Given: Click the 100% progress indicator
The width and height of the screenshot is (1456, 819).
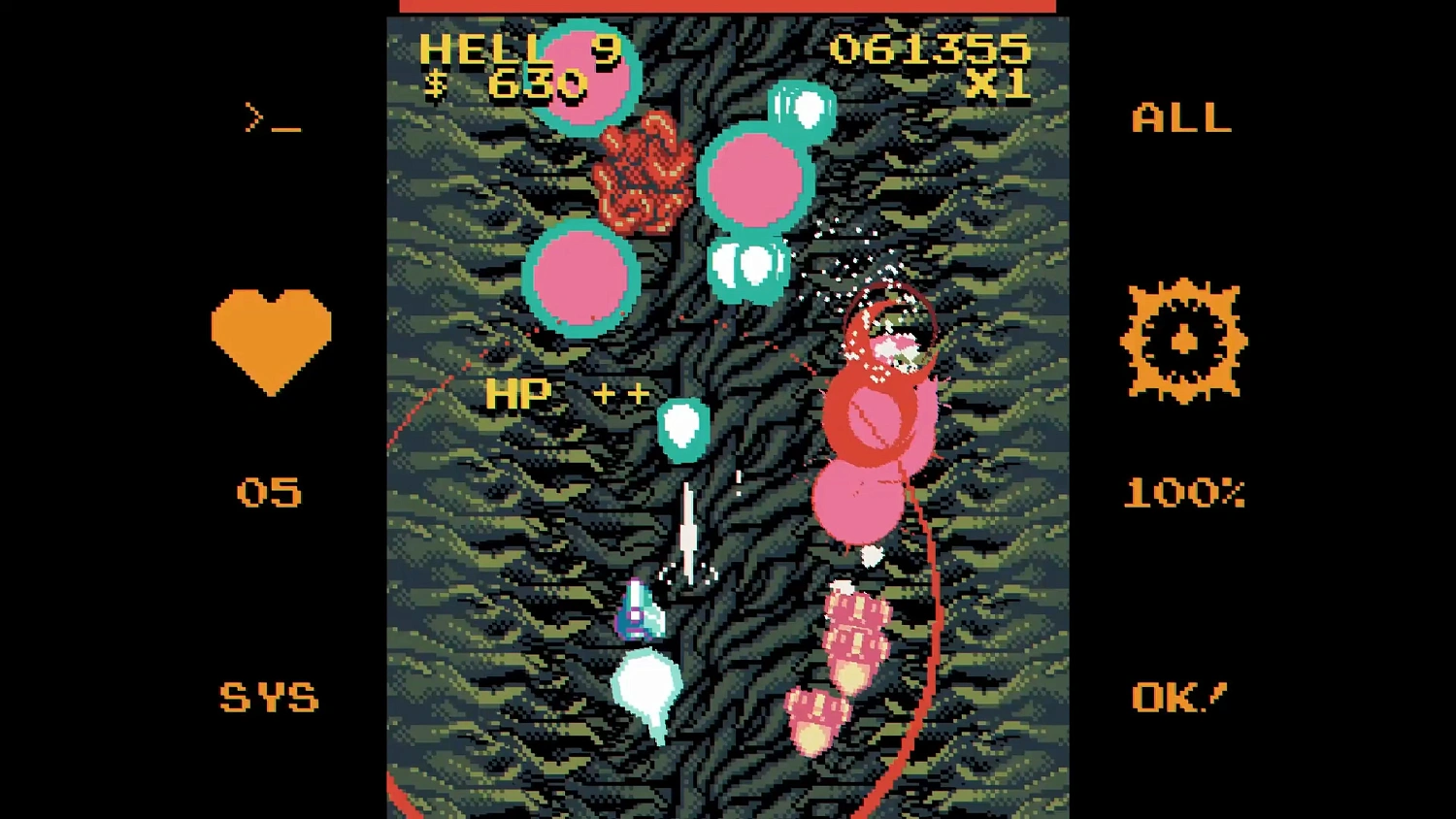Looking at the screenshot, I should (x=1184, y=493).
